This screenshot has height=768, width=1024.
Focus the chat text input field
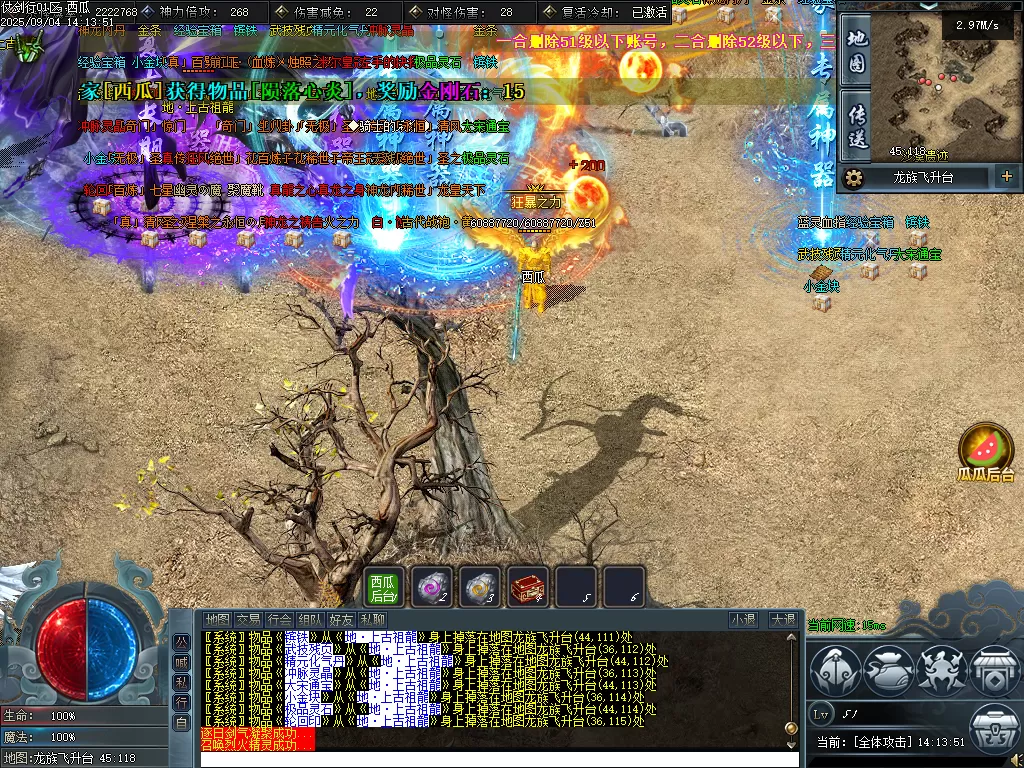coord(500,759)
